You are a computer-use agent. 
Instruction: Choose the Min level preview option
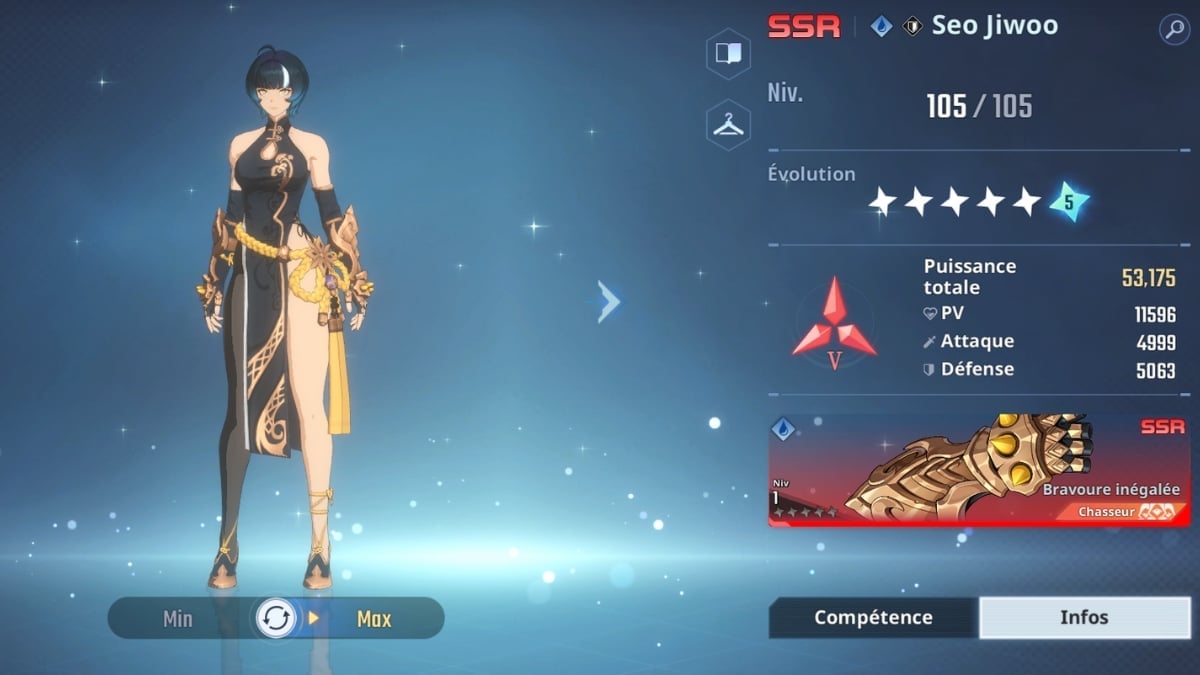(178, 619)
